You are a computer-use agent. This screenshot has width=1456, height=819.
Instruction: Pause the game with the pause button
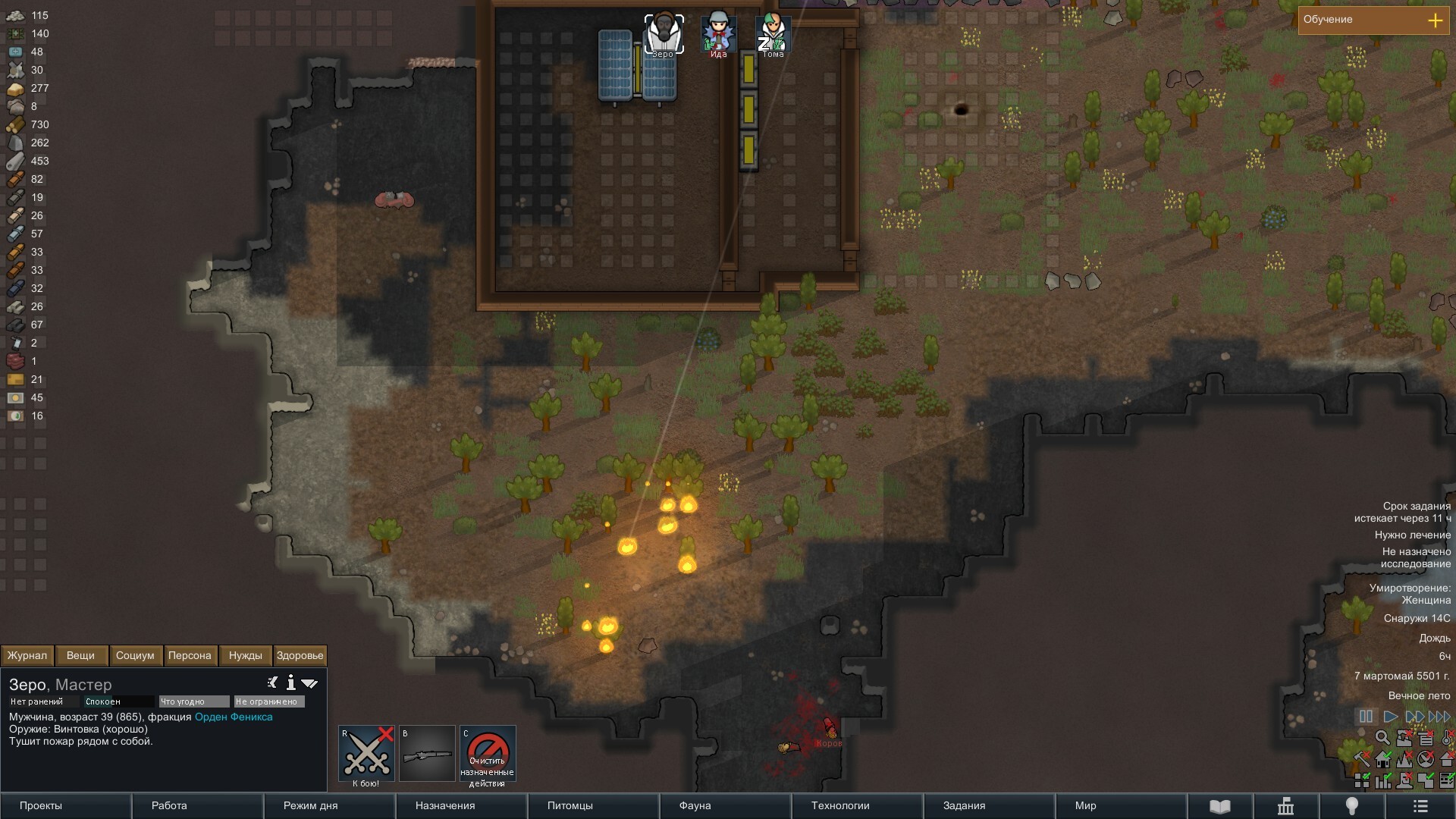(x=1366, y=717)
